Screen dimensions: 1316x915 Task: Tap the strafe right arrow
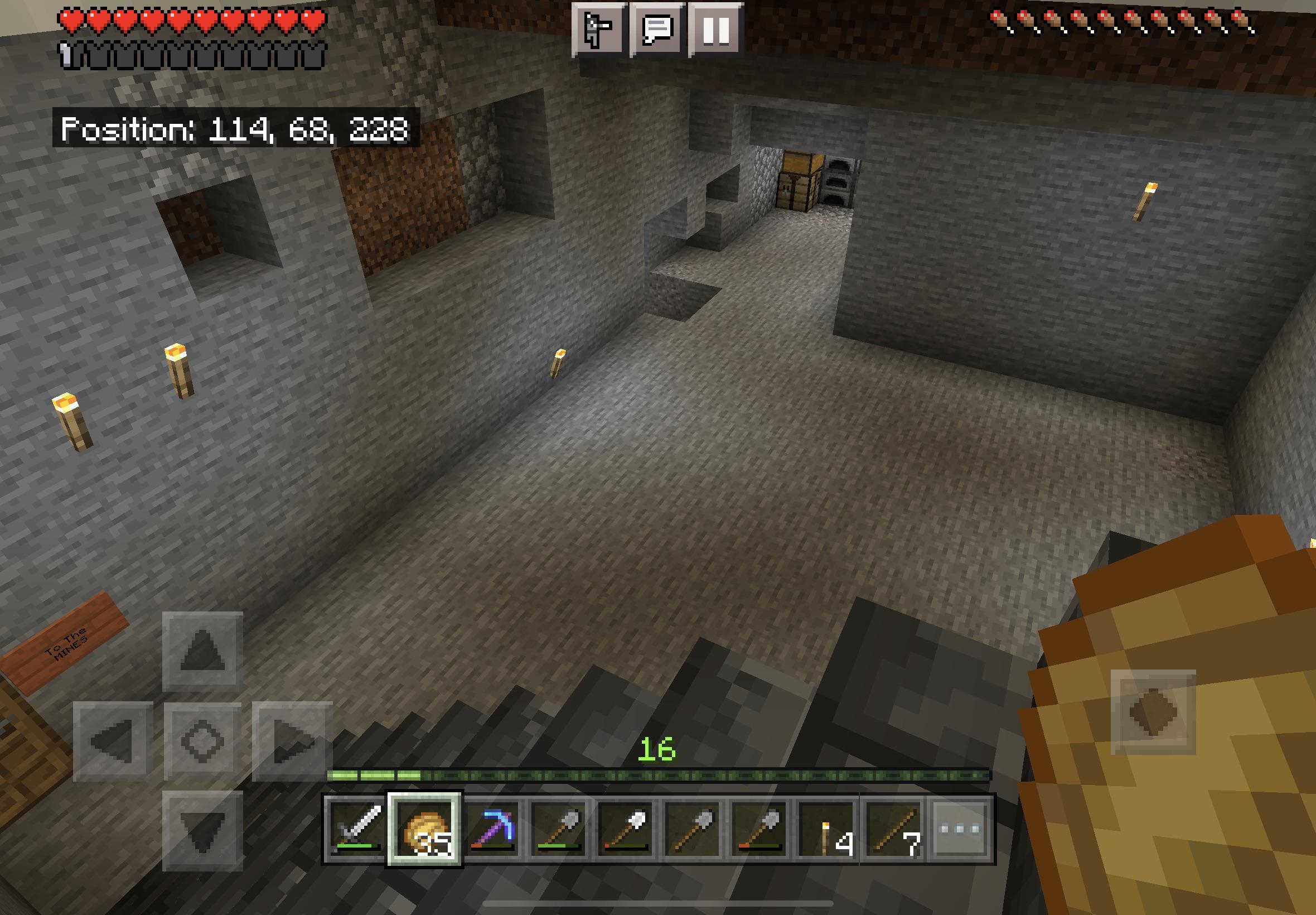[x=292, y=741]
